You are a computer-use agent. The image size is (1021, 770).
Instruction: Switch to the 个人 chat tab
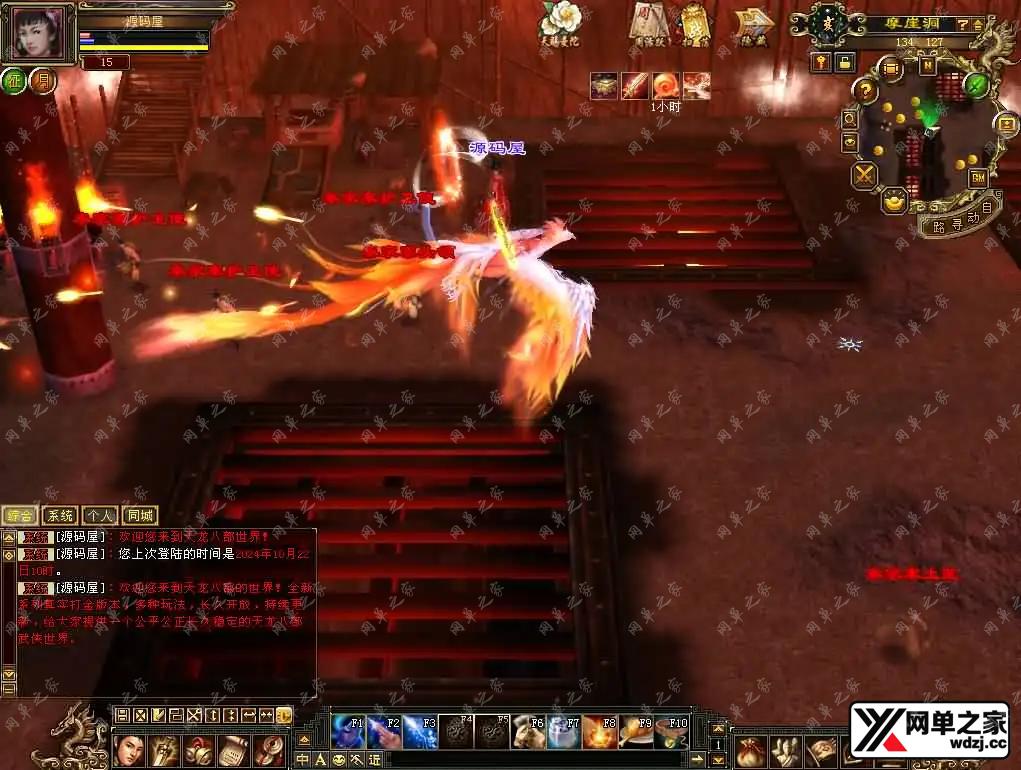pos(100,516)
